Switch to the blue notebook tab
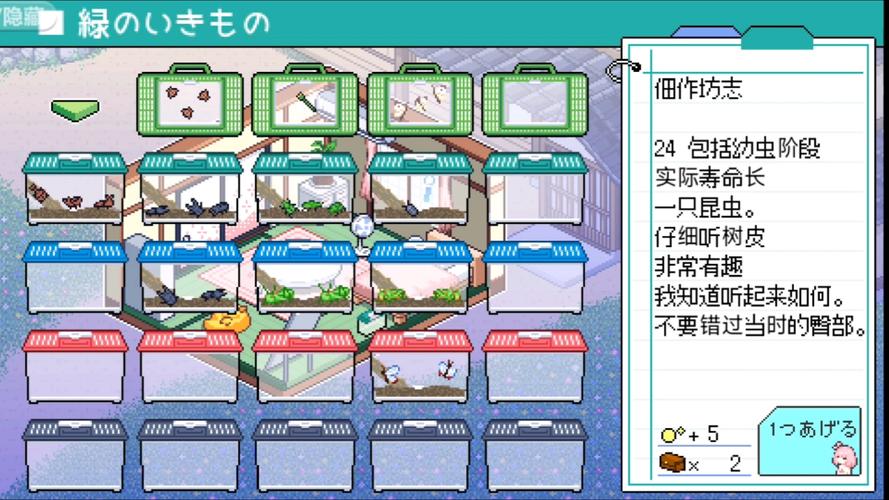Image resolution: width=889 pixels, height=500 pixels. [x=701, y=35]
